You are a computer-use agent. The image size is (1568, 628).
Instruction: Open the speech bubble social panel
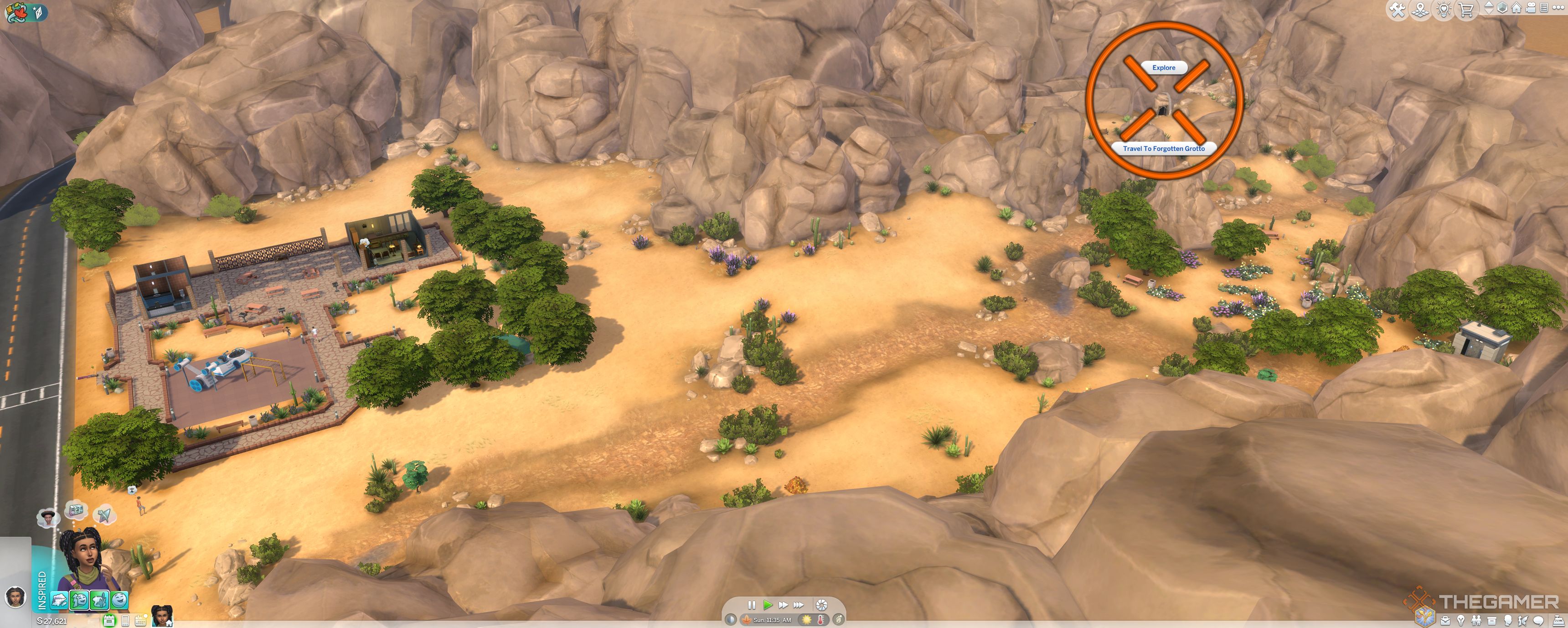pos(1539,621)
